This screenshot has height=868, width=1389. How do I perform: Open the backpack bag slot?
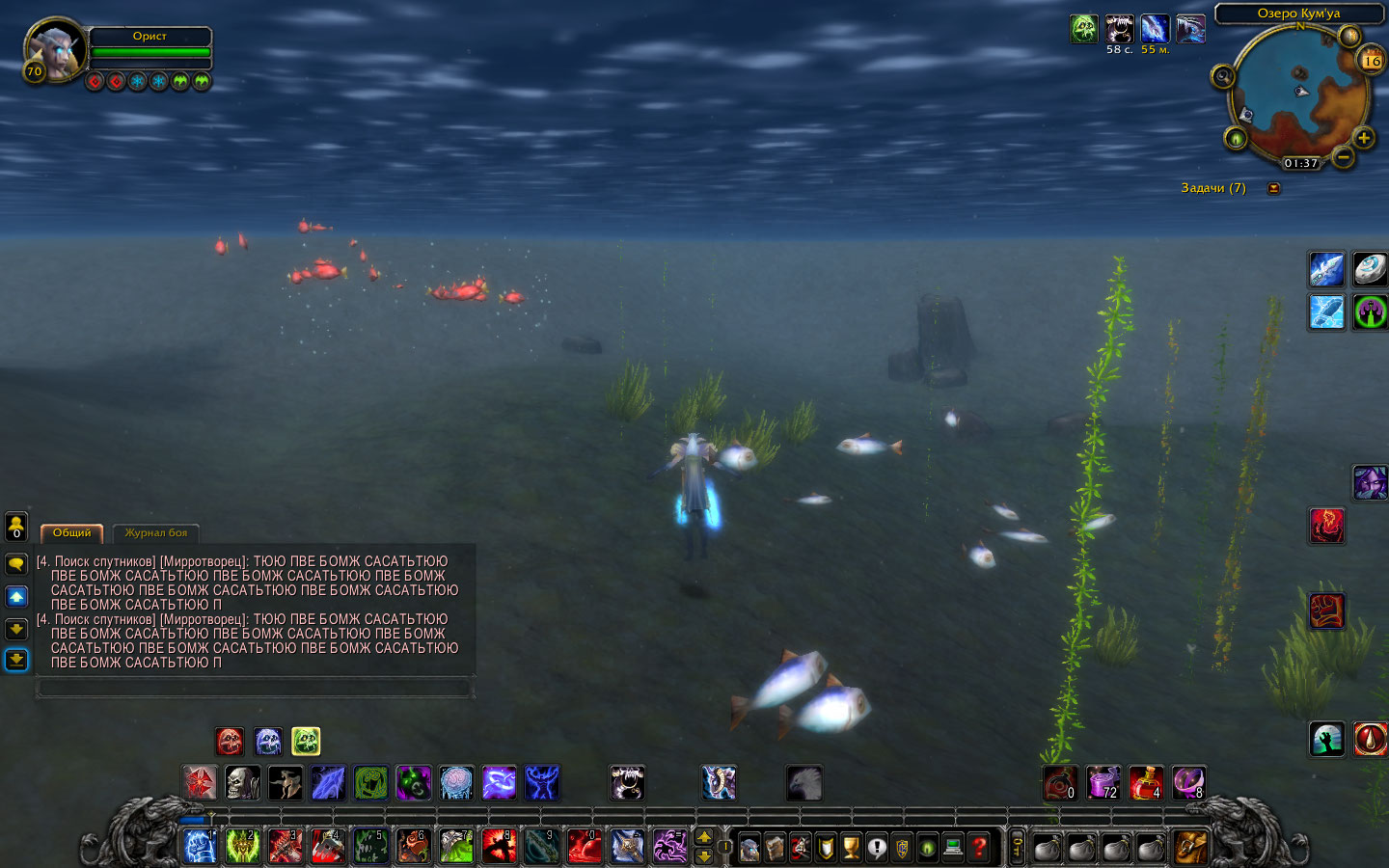tap(1190, 848)
